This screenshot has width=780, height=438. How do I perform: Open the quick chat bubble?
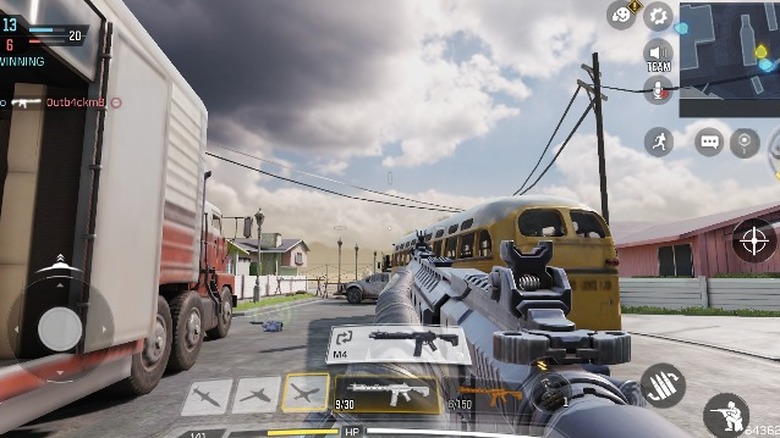click(x=710, y=142)
